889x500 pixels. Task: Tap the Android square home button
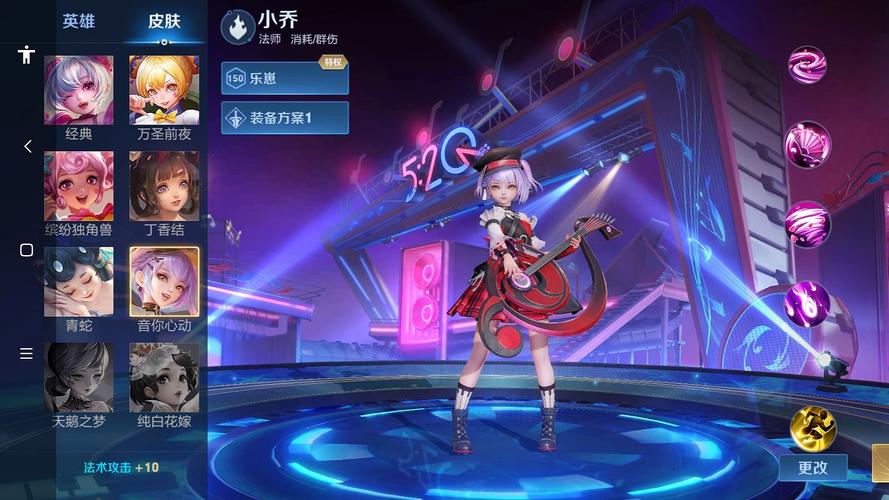coord(27,250)
